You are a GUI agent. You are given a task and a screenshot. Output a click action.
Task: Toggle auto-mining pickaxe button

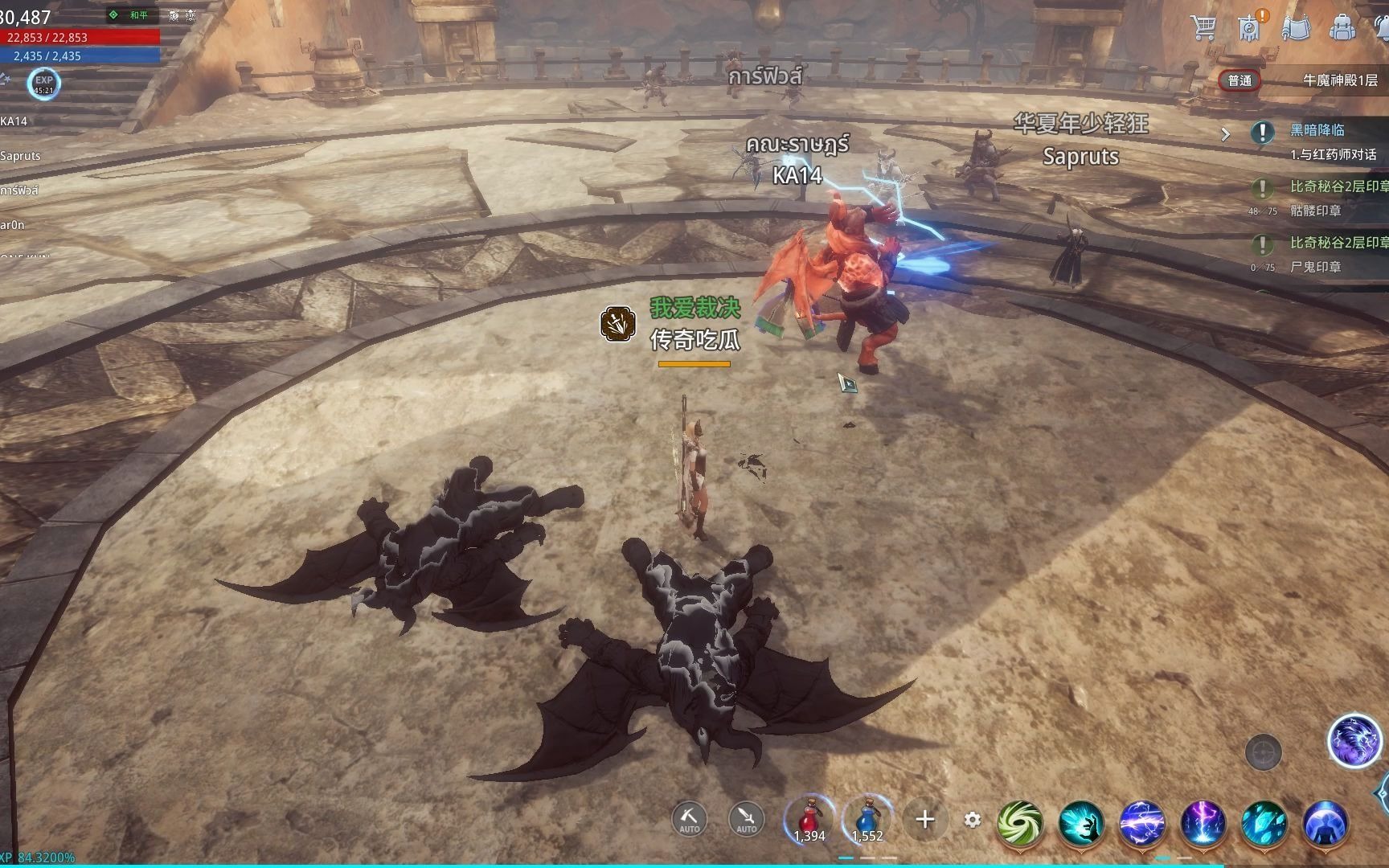click(689, 818)
